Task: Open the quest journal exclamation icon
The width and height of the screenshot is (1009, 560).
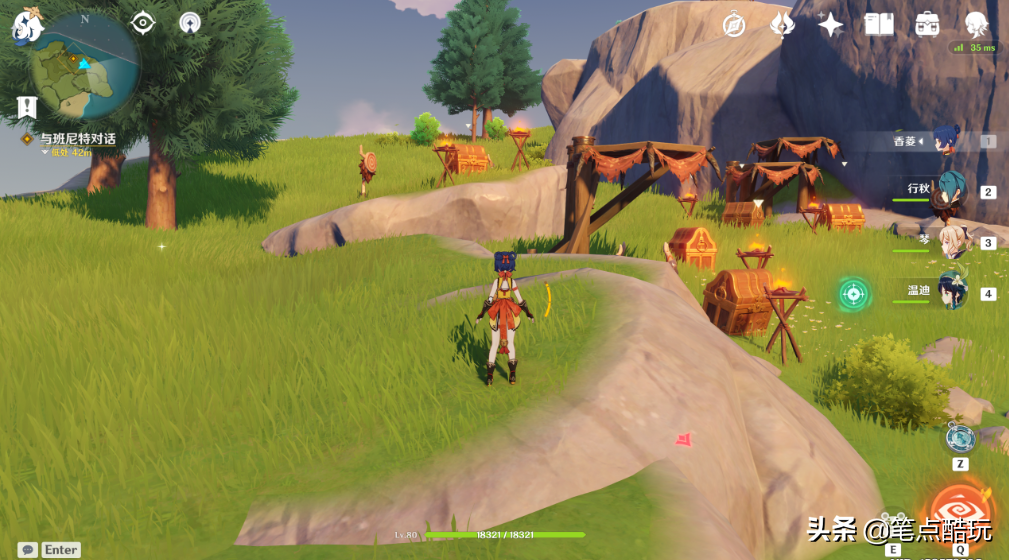Action: 27,106
